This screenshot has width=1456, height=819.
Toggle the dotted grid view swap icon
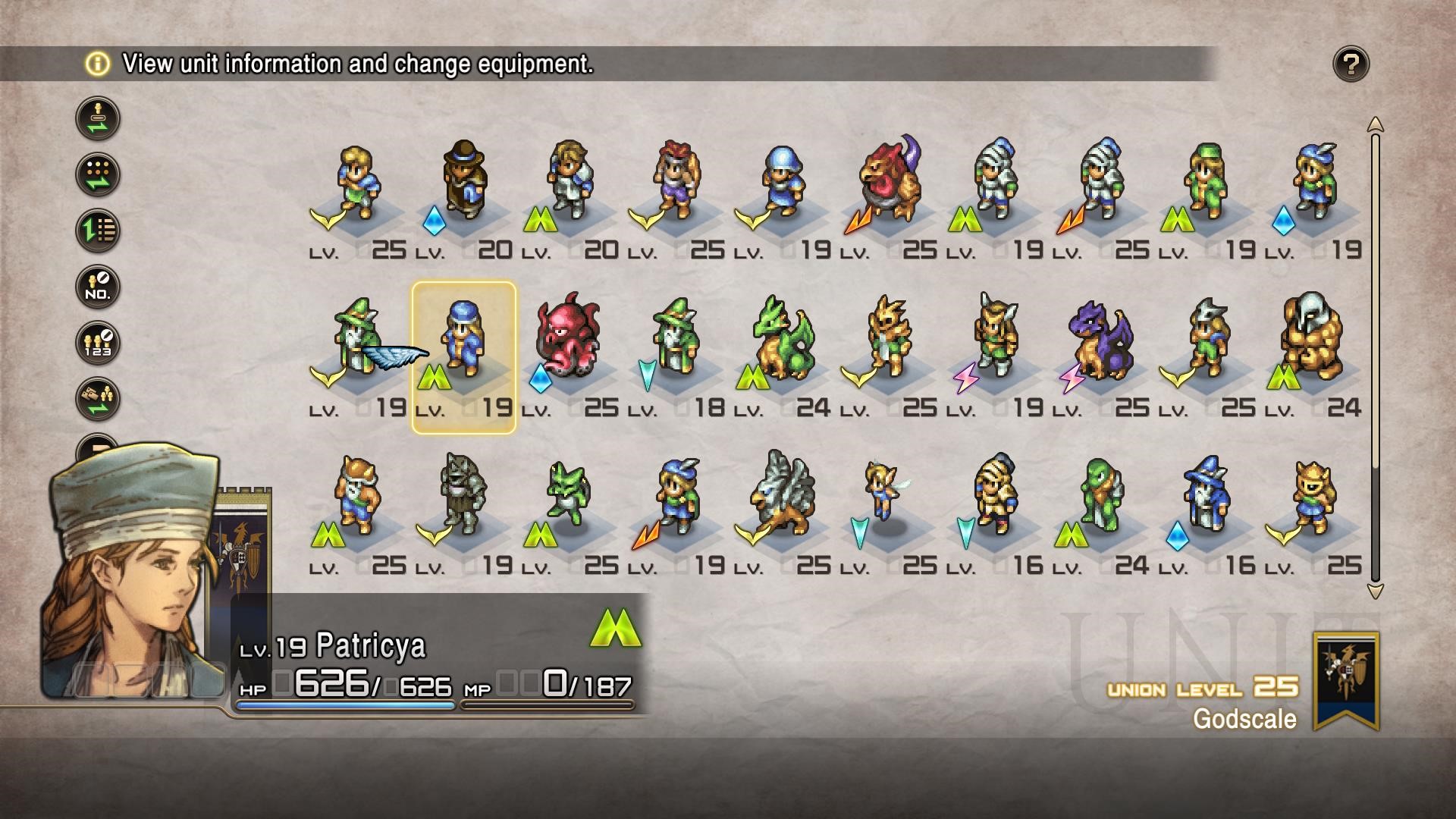pos(98,174)
